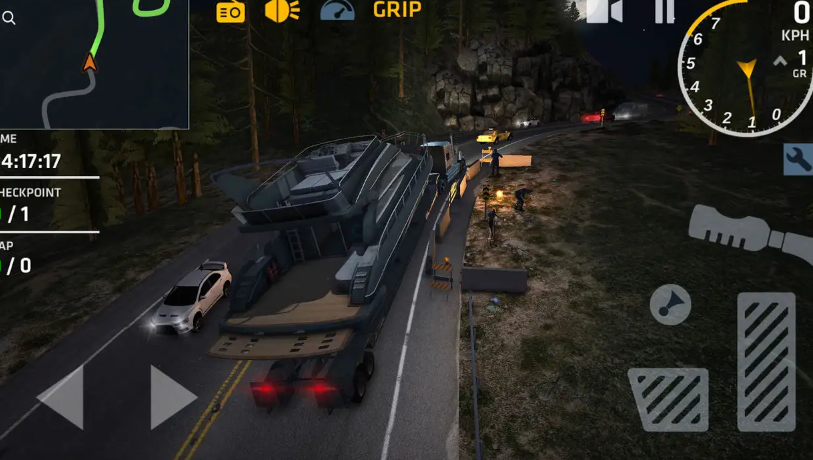
Task: Toggle the blue speedometer cruise icon
Action: [x=338, y=11]
